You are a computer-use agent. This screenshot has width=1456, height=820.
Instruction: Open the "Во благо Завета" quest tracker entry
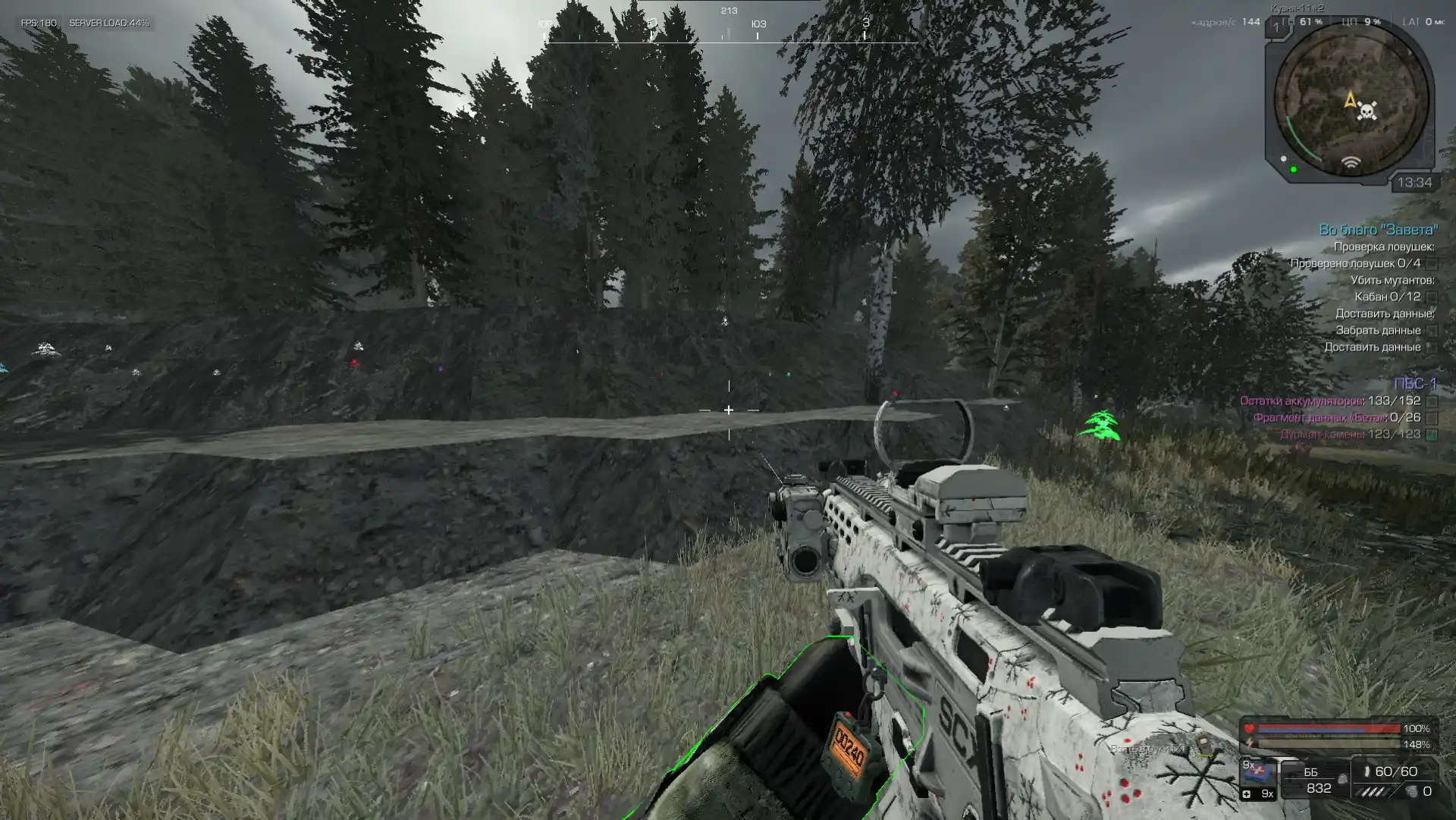pyautogui.click(x=1377, y=230)
